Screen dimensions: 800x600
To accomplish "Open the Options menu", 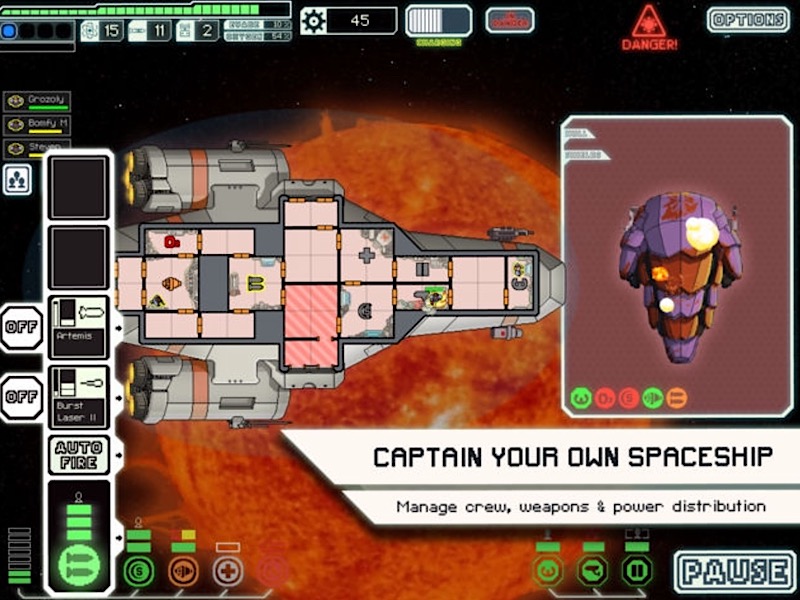I will point(747,19).
